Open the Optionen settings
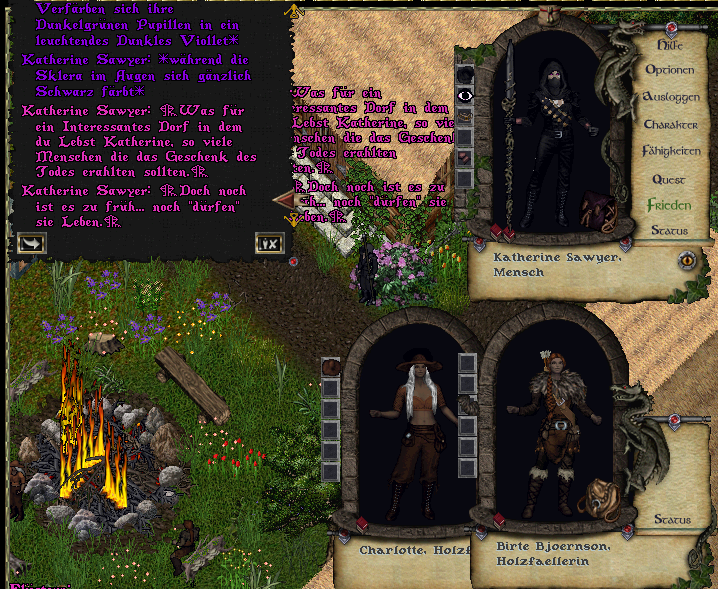The width and height of the screenshot is (718, 589). (669, 71)
